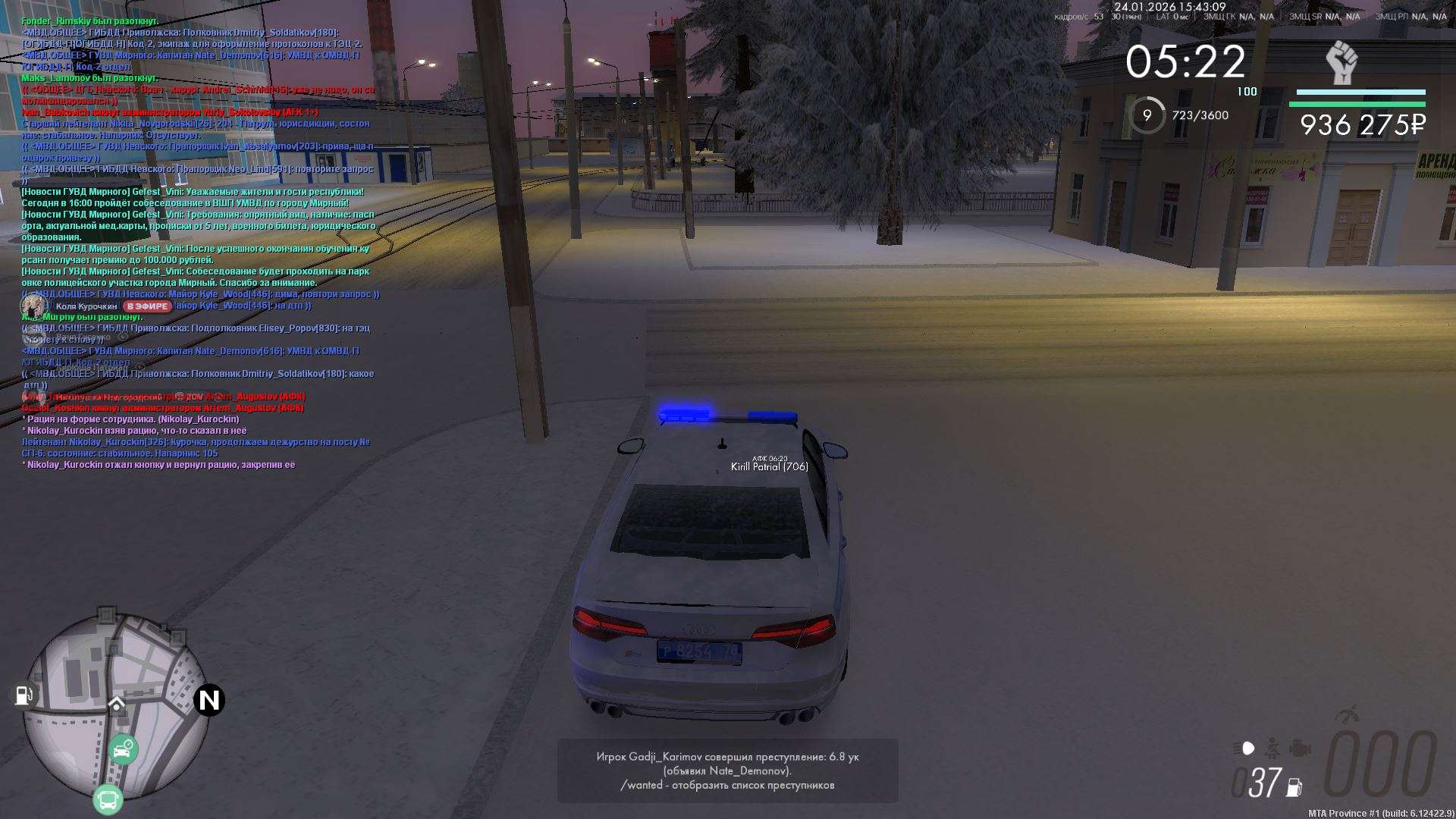Toggle the headlights indicator icon
The image size is (1456, 819).
click(x=1244, y=748)
